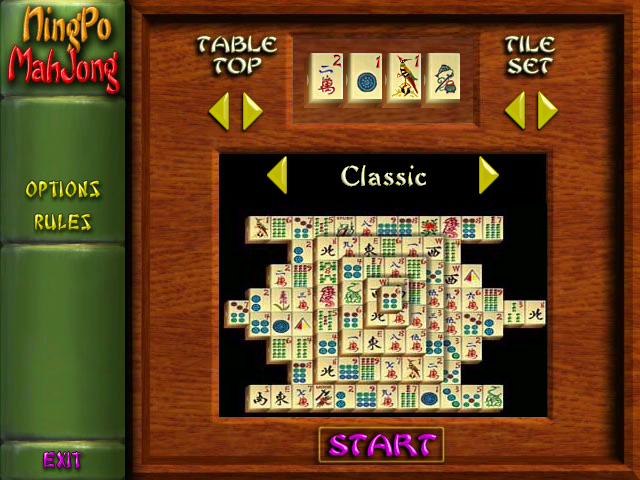Select next table top with right arrow
This screenshot has height=480, width=640.
252,111
